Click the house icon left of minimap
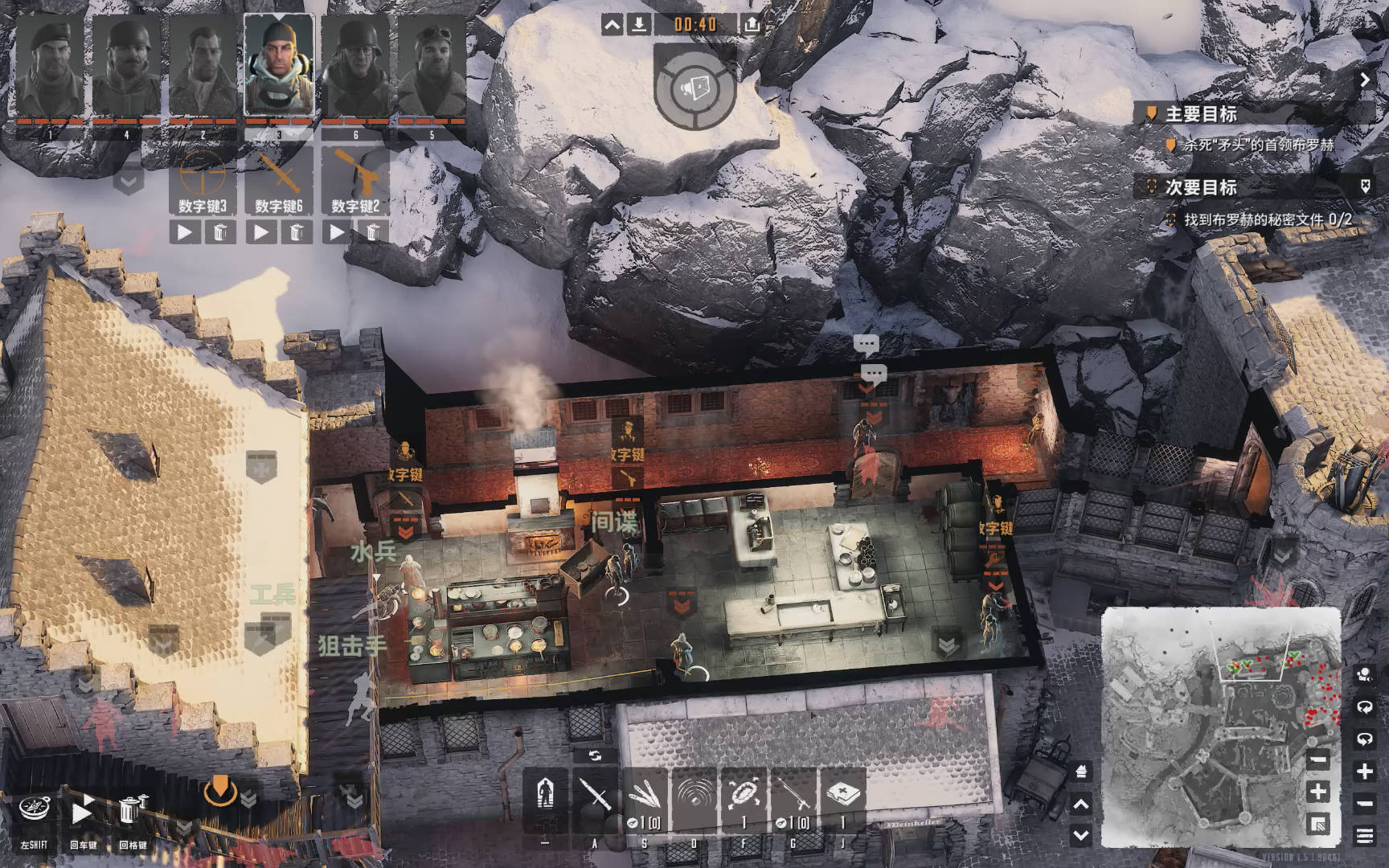This screenshot has width=1389, height=868. click(1082, 772)
